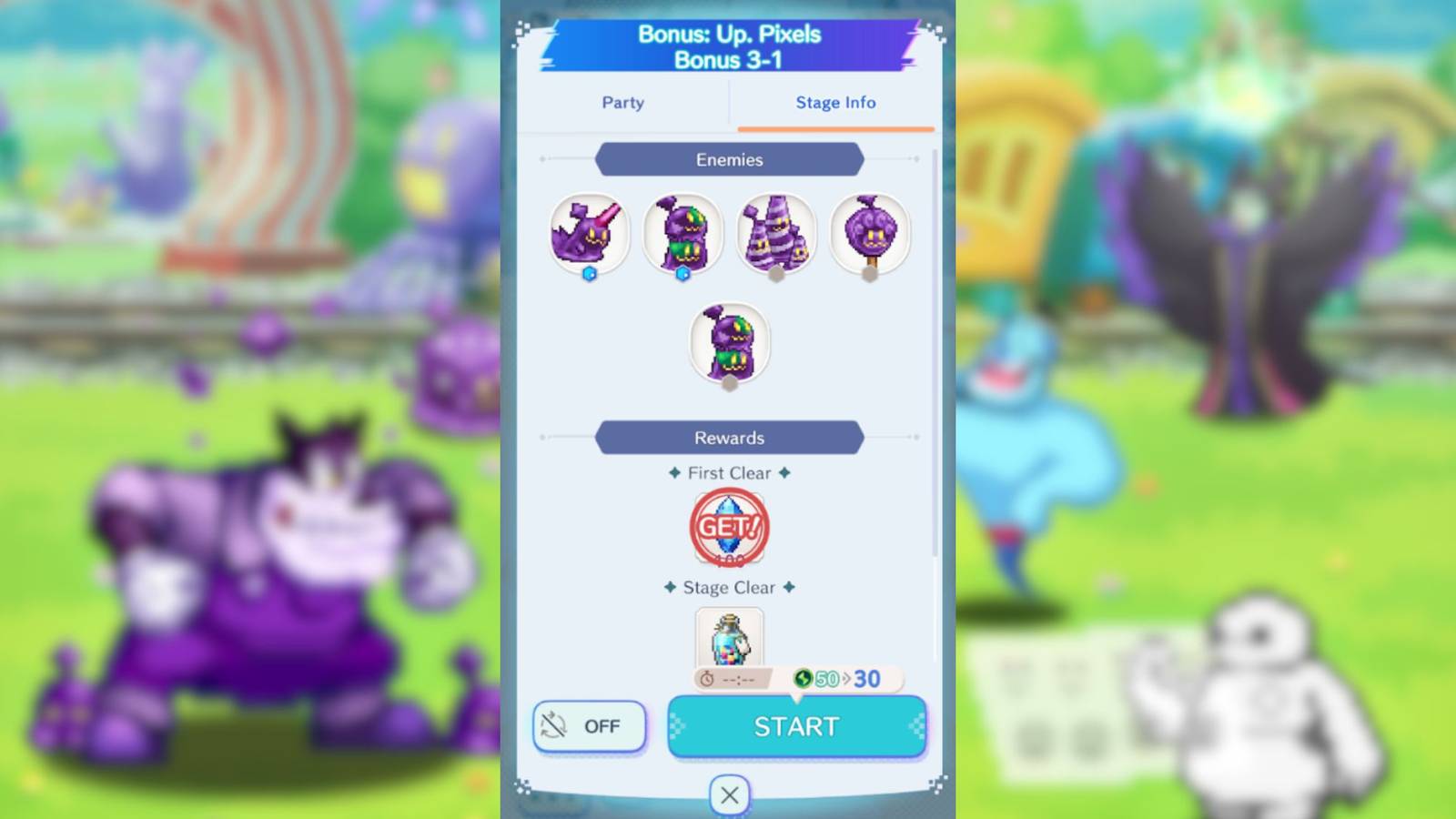The image size is (1456, 819).
Task: Select the horned purple slug enemy portrait
Action: click(588, 233)
